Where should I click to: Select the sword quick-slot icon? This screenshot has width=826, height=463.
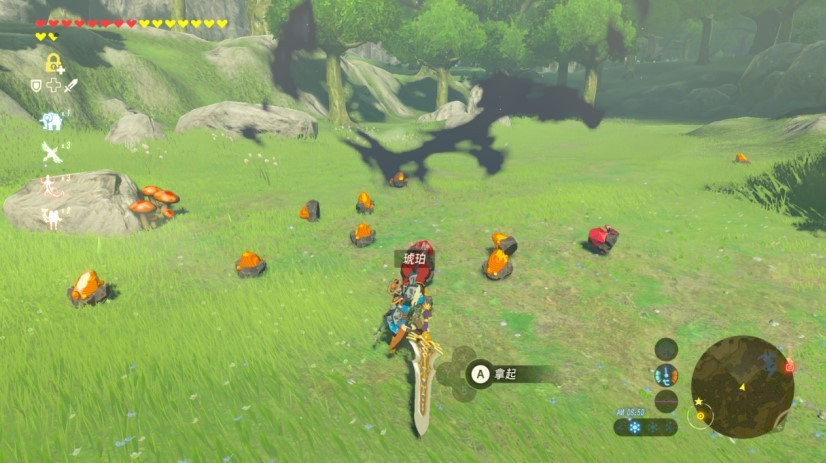71,86
